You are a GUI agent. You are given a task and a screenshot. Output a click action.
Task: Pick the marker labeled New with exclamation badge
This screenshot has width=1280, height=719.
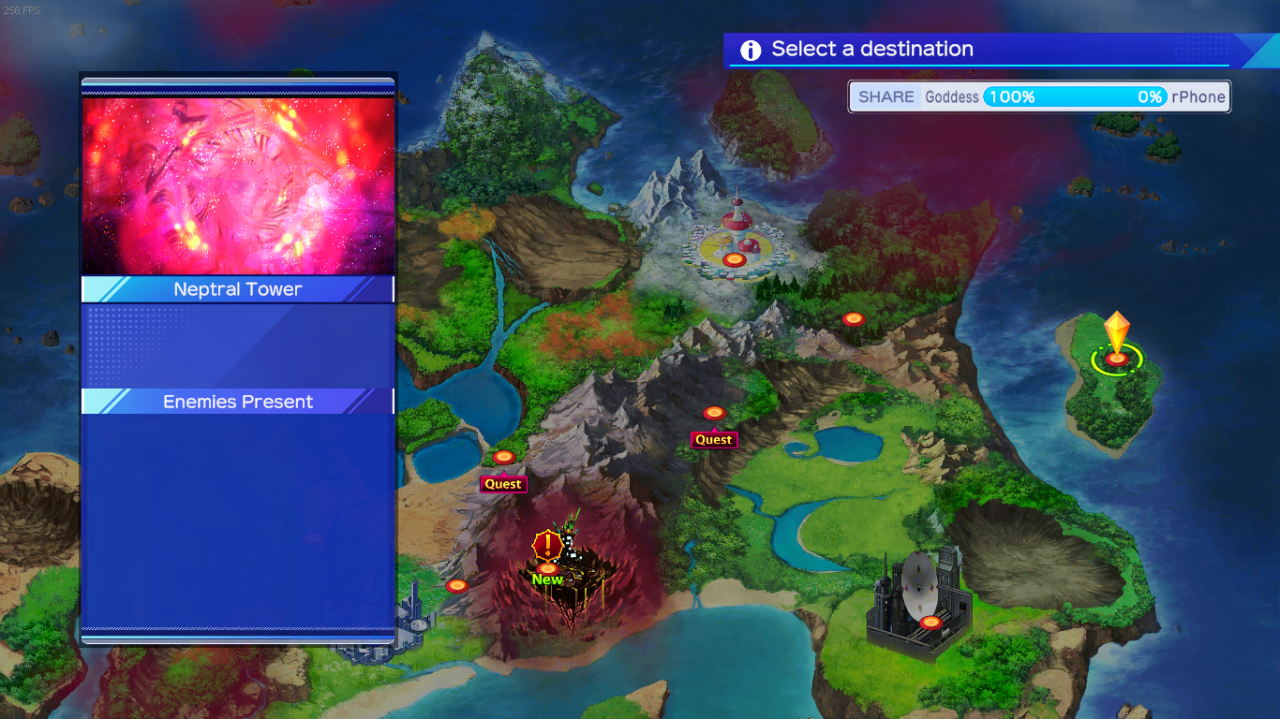(x=548, y=568)
